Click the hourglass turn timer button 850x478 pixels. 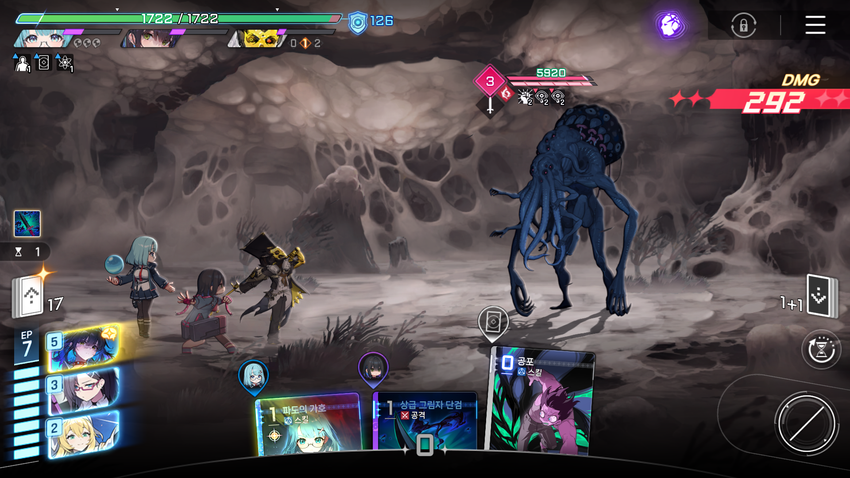[x=821, y=350]
